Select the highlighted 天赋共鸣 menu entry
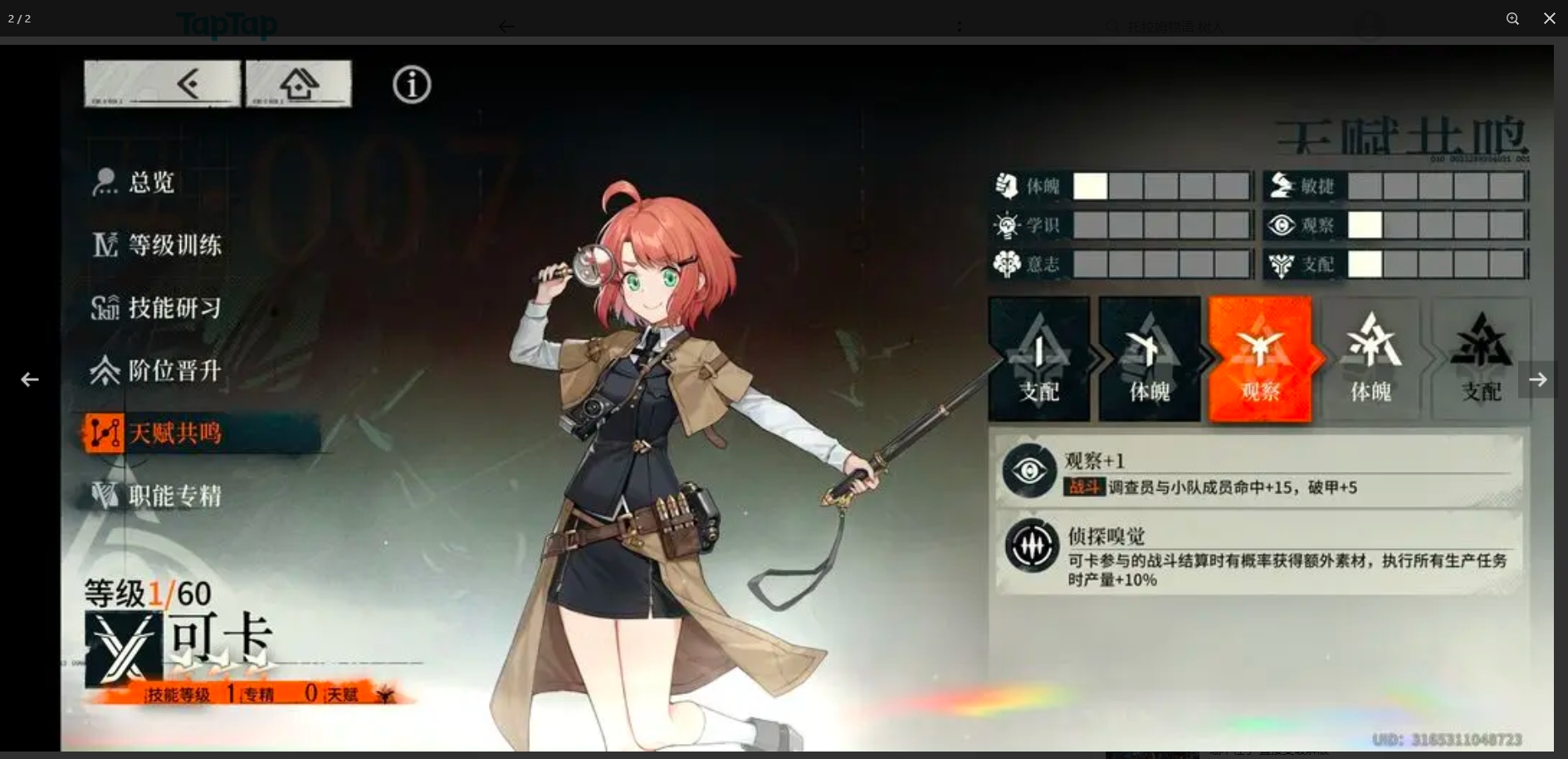The width and height of the screenshot is (1568, 759). click(x=174, y=433)
